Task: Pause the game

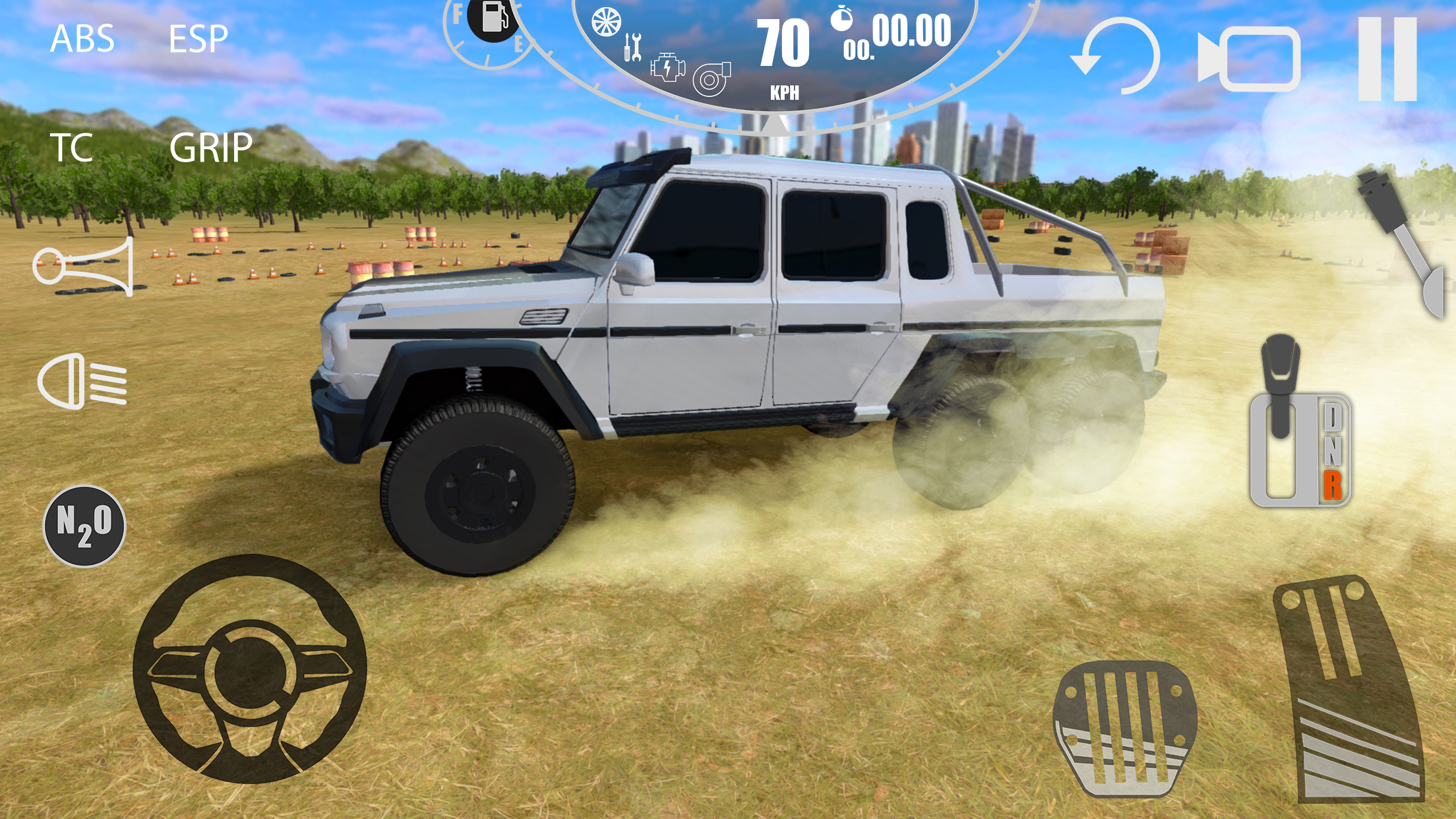Action: [x=1387, y=58]
